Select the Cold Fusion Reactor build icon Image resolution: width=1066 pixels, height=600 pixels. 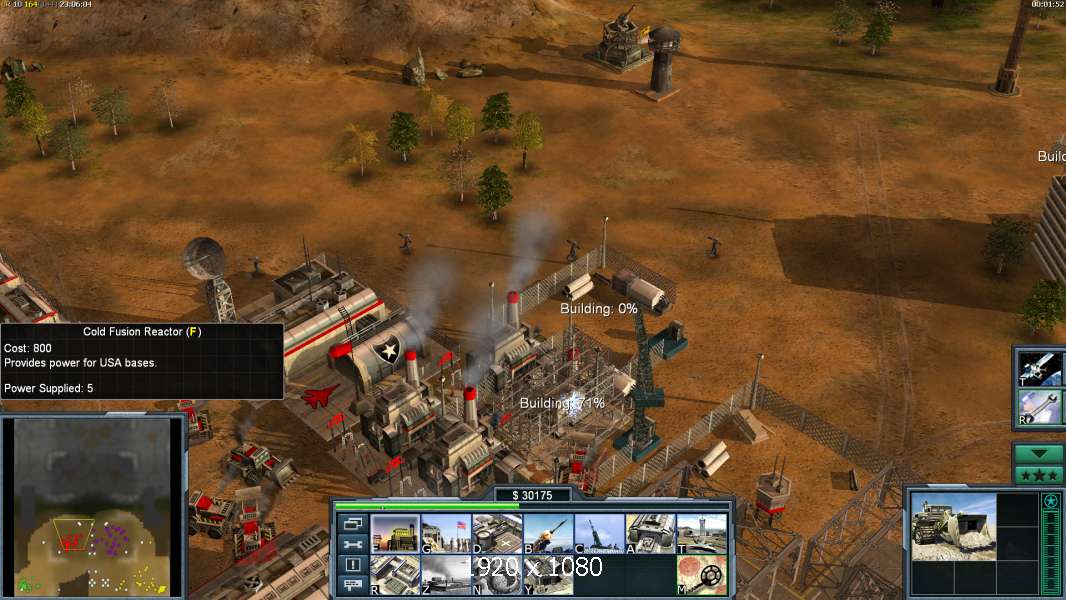(395, 534)
